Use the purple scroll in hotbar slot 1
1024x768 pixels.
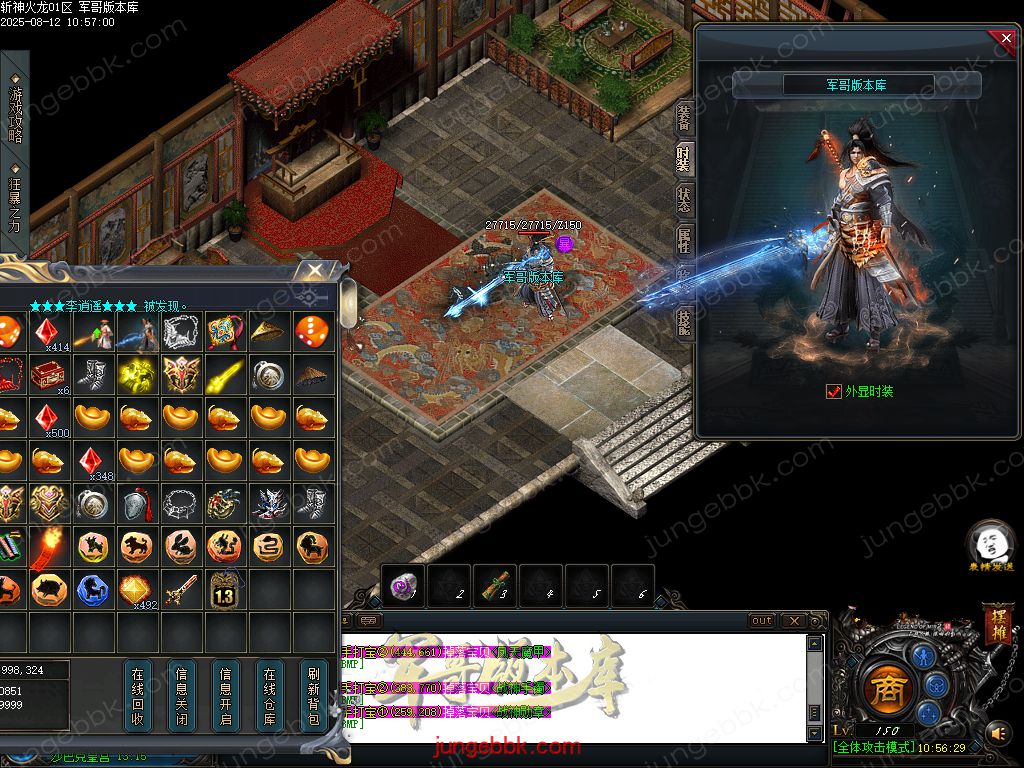[404, 586]
